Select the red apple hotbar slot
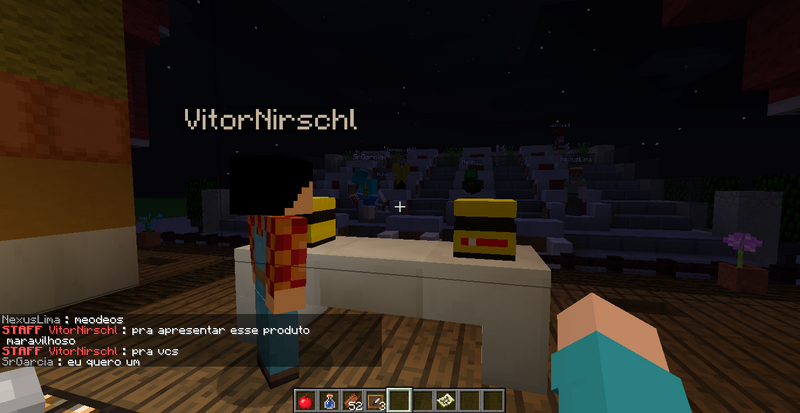This screenshot has width=800, height=413. click(x=303, y=401)
